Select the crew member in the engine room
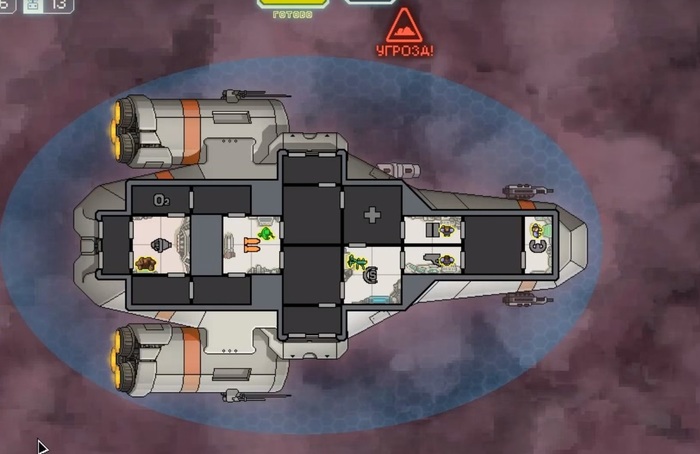This screenshot has width=700, height=454. click(x=146, y=263)
